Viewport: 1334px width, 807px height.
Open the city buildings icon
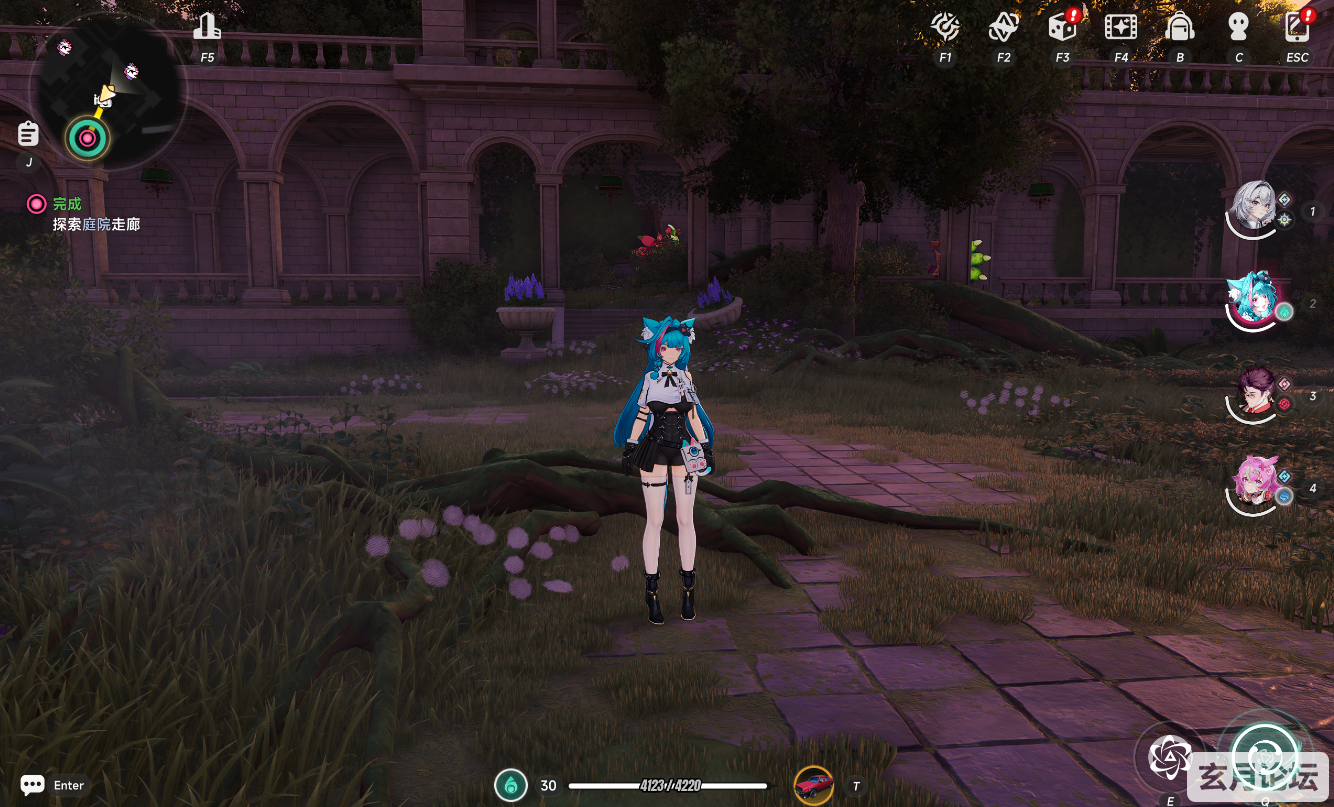pyautogui.click(x=207, y=27)
